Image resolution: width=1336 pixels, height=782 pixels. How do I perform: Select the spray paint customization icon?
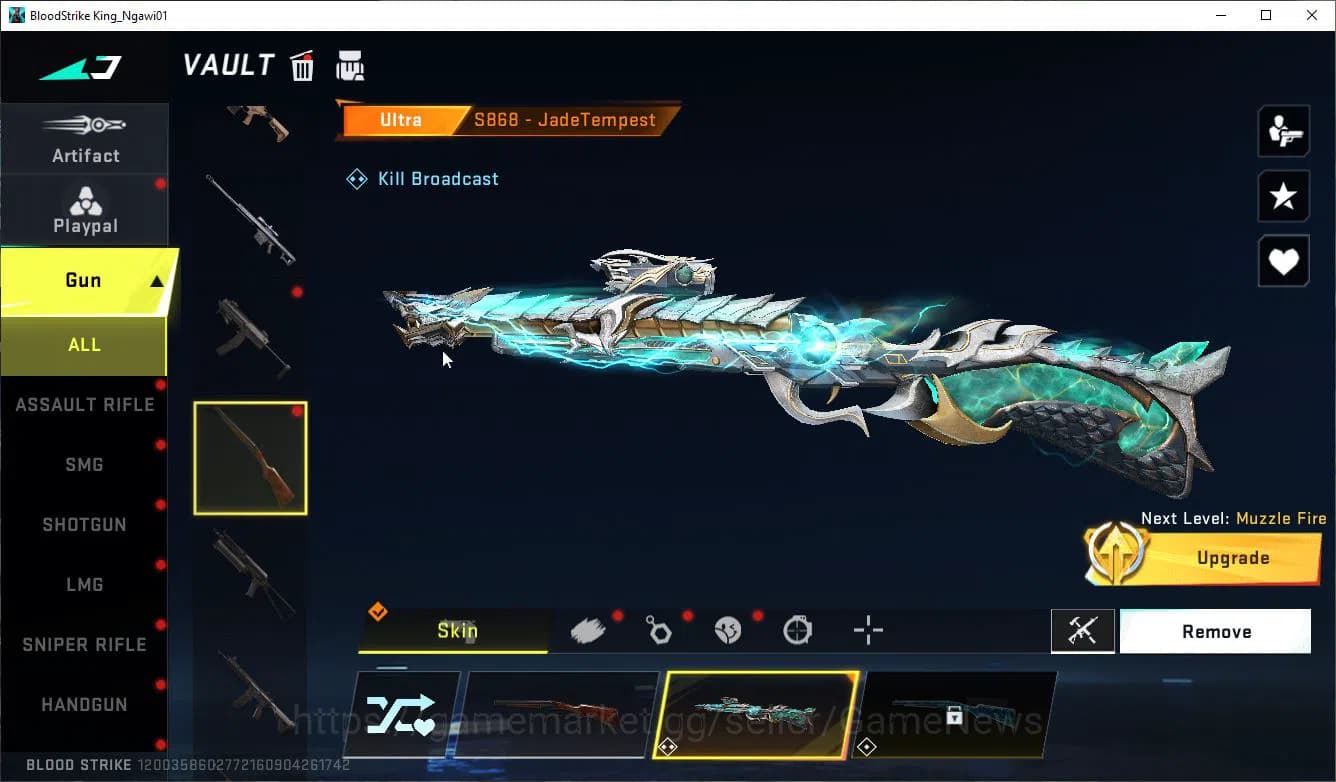pos(590,629)
